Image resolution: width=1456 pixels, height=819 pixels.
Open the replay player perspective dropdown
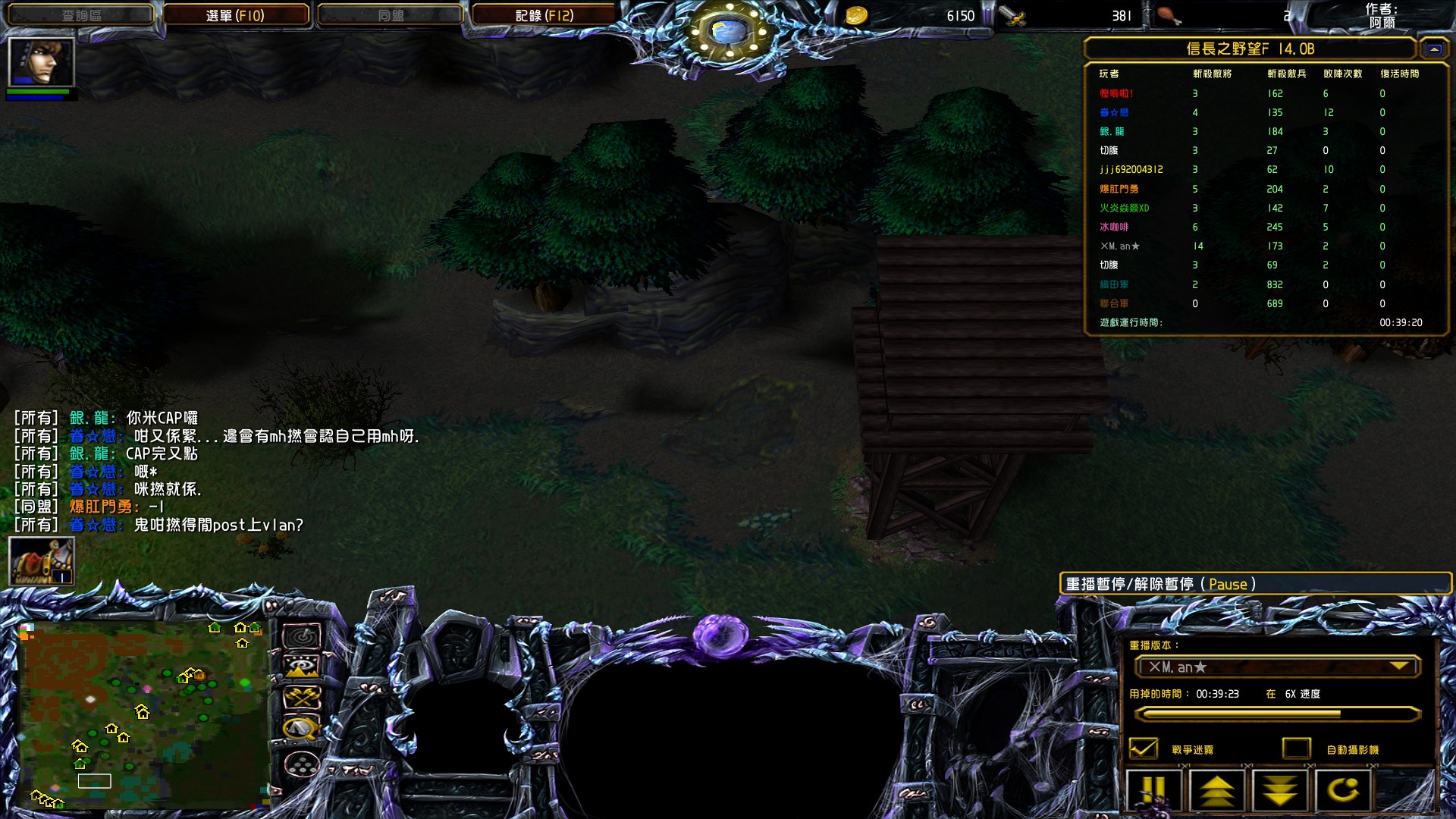tap(1277, 667)
